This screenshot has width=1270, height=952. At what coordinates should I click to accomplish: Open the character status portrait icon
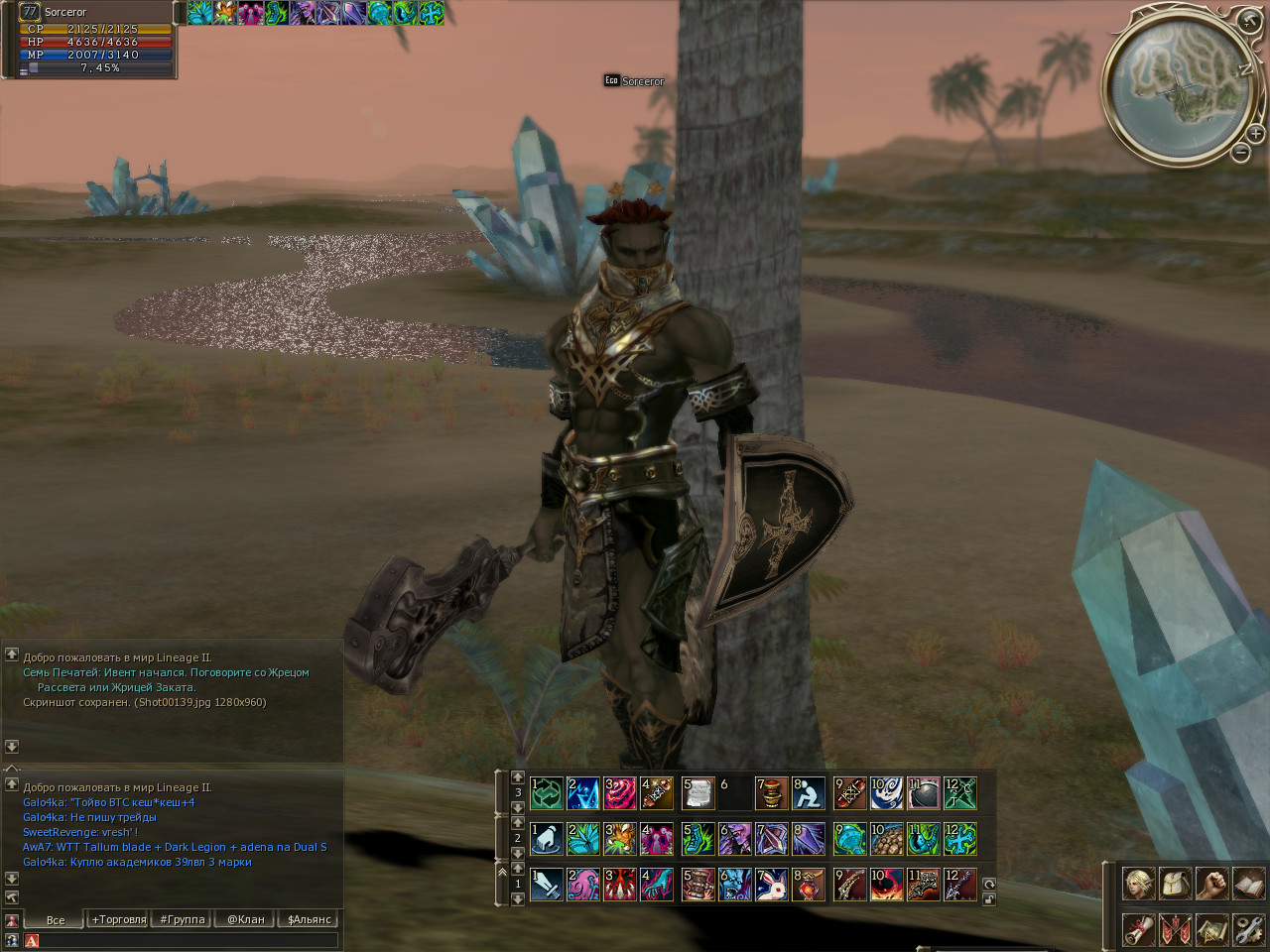click(1138, 883)
